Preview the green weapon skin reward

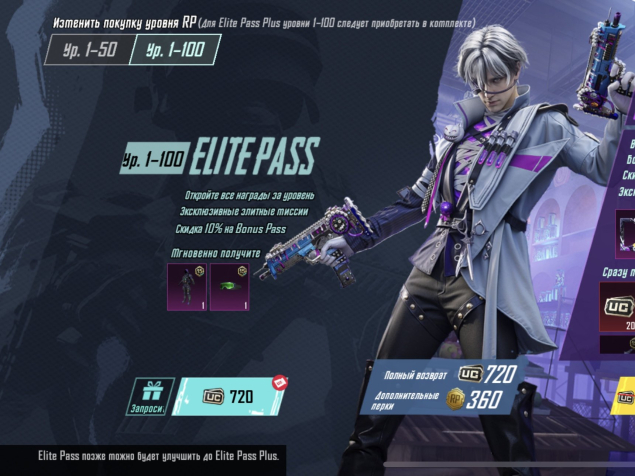coord(230,286)
